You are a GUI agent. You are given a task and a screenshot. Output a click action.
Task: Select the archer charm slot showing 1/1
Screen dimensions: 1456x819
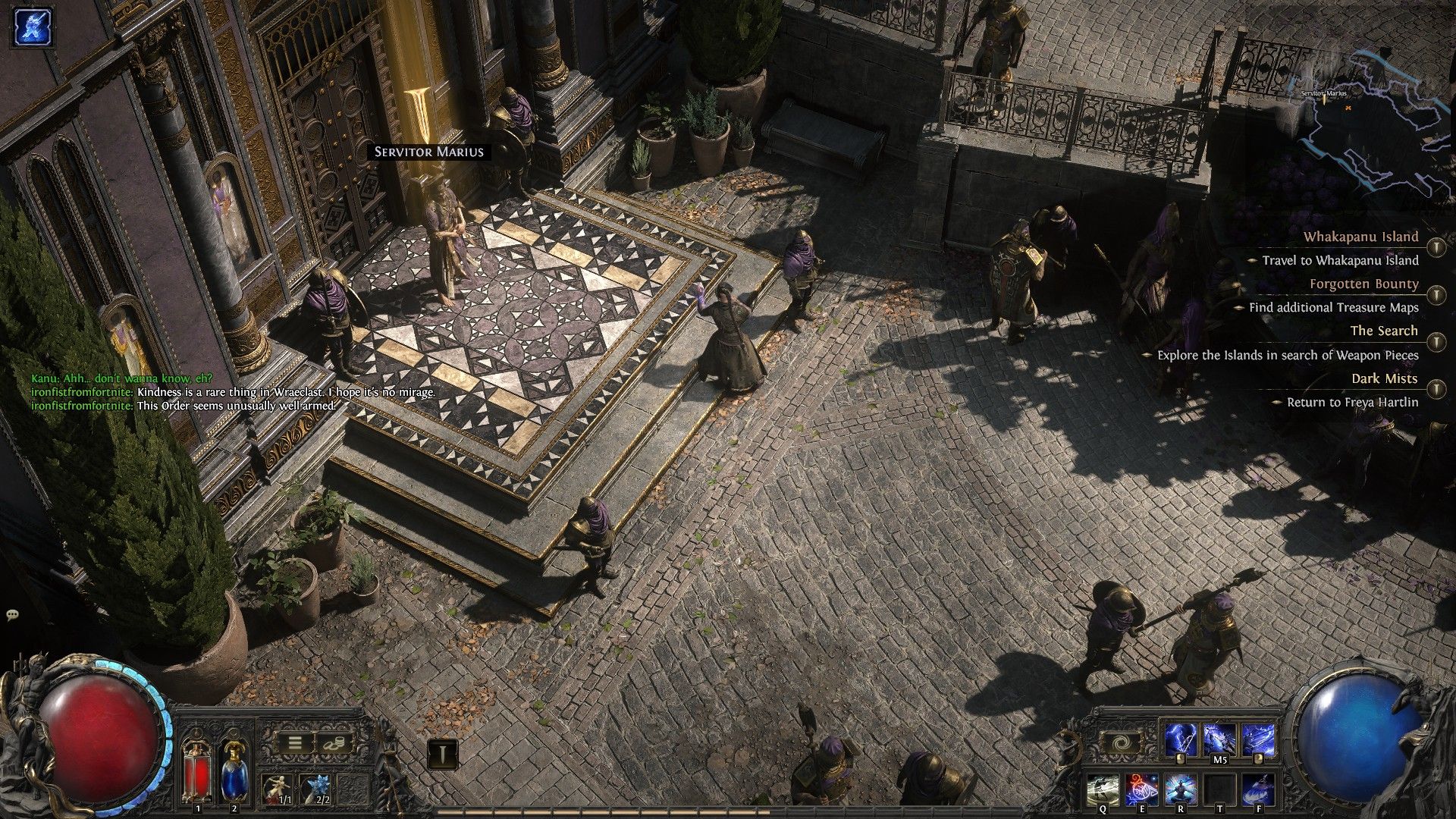coord(278,789)
